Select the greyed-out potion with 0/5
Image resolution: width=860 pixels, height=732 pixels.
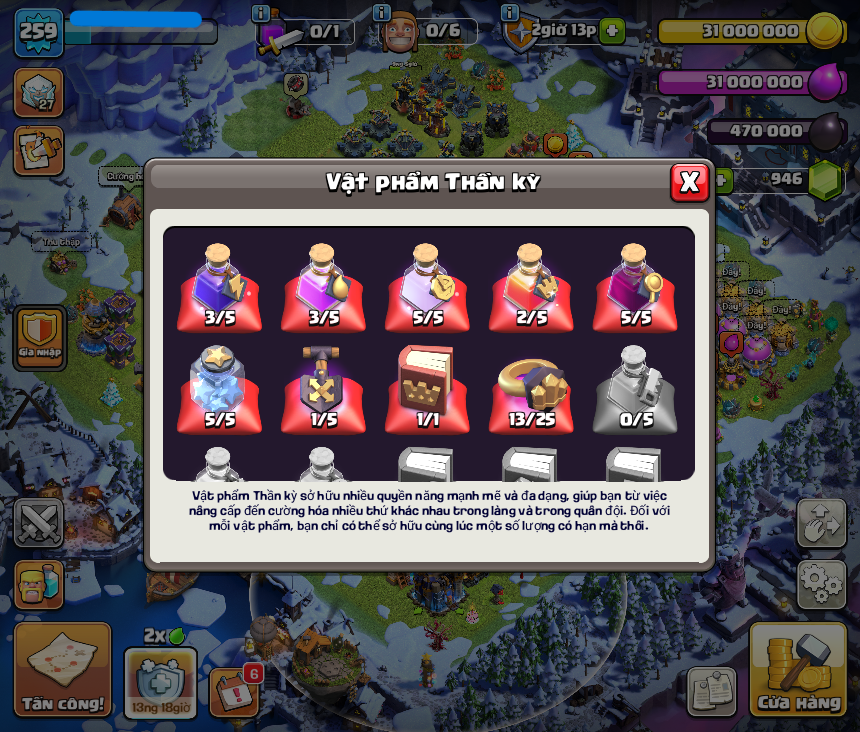635,388
